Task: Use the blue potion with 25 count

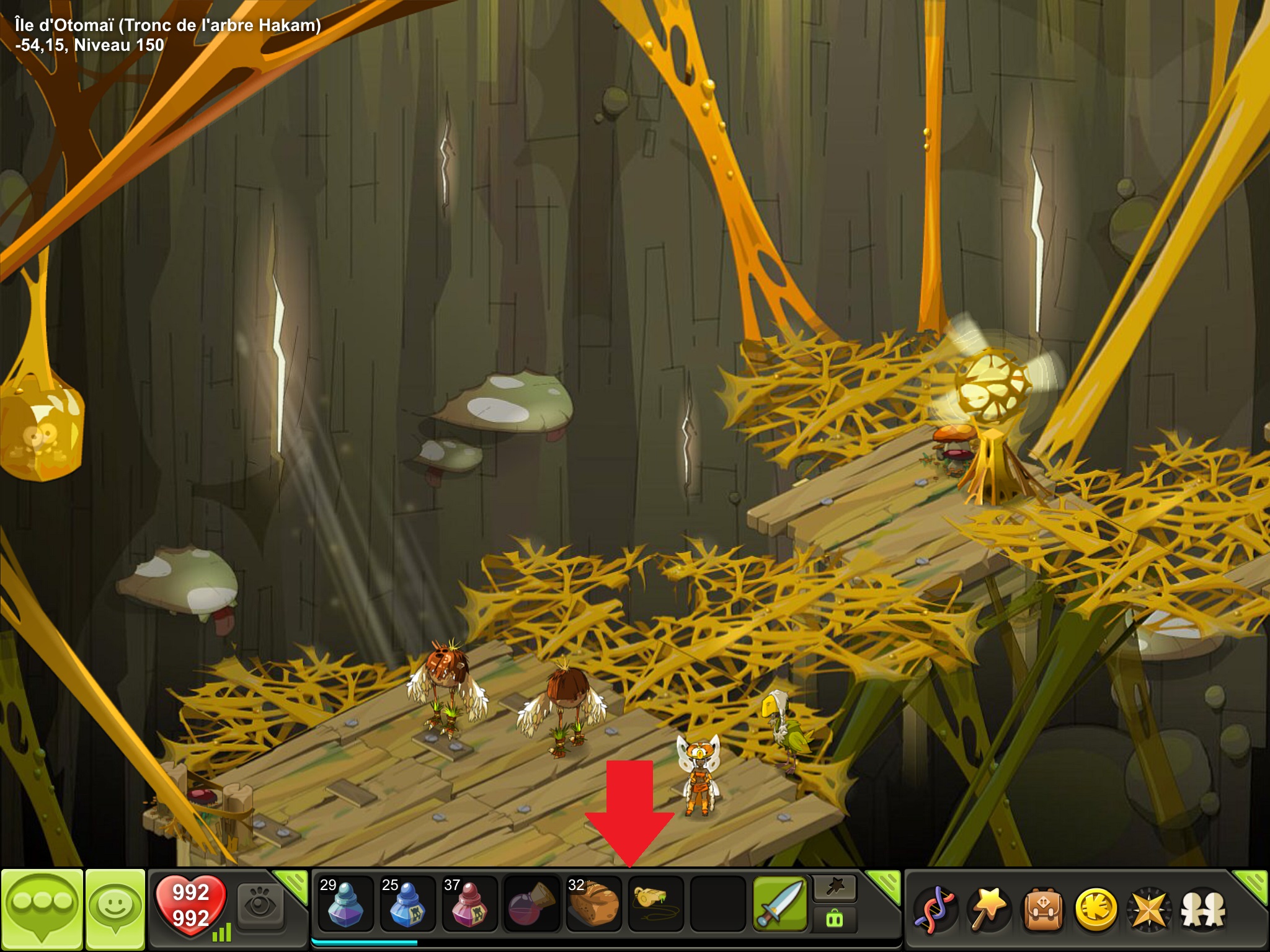Action: [x=407, y=904]
